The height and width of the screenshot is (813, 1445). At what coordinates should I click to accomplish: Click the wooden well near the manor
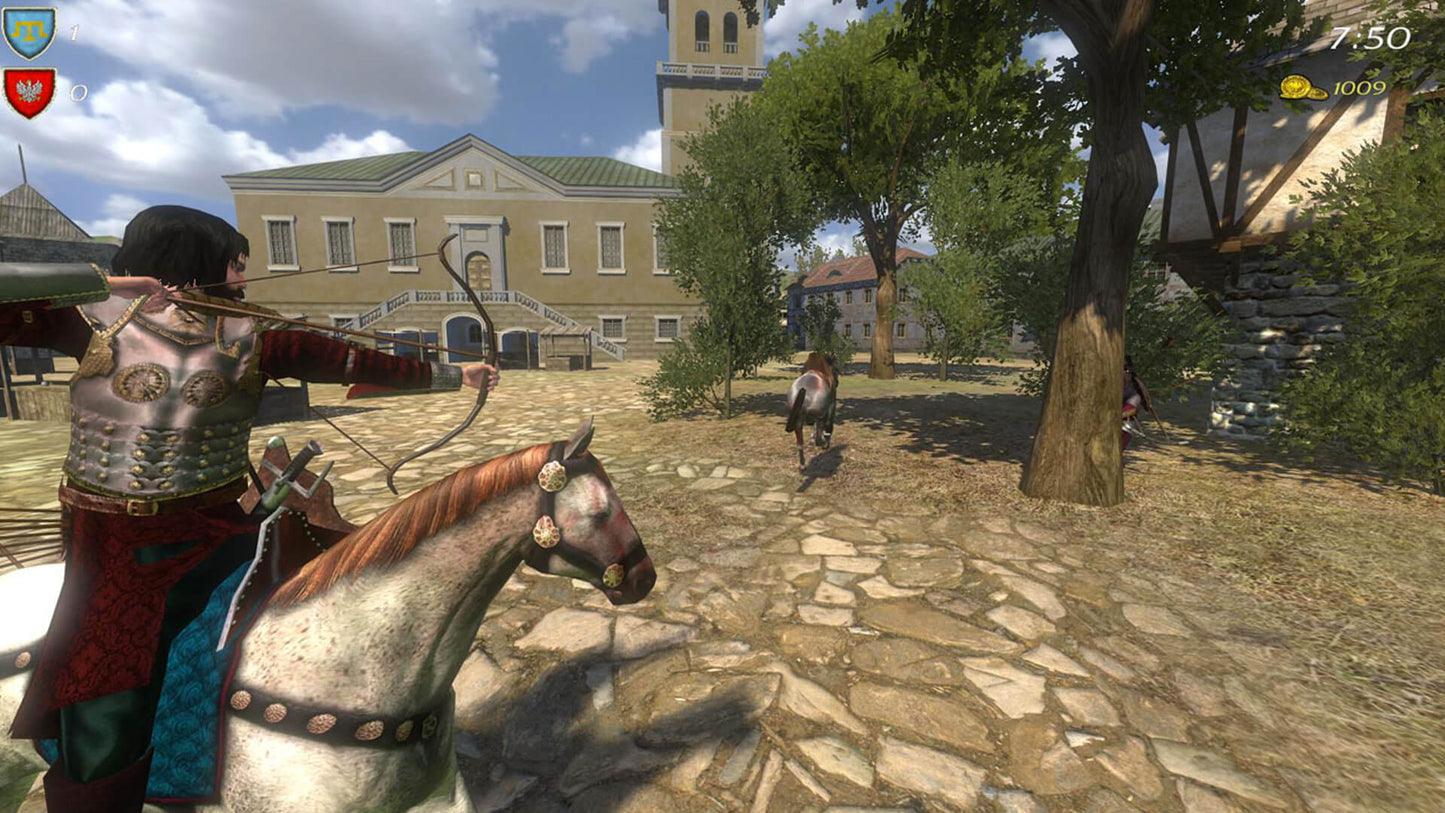563,348
